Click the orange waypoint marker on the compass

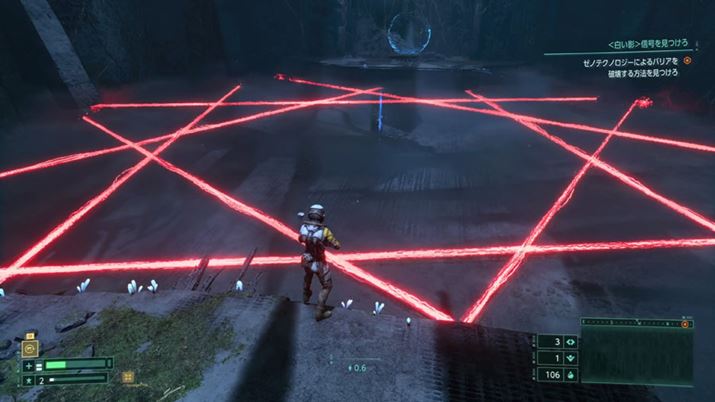point(686,325)
